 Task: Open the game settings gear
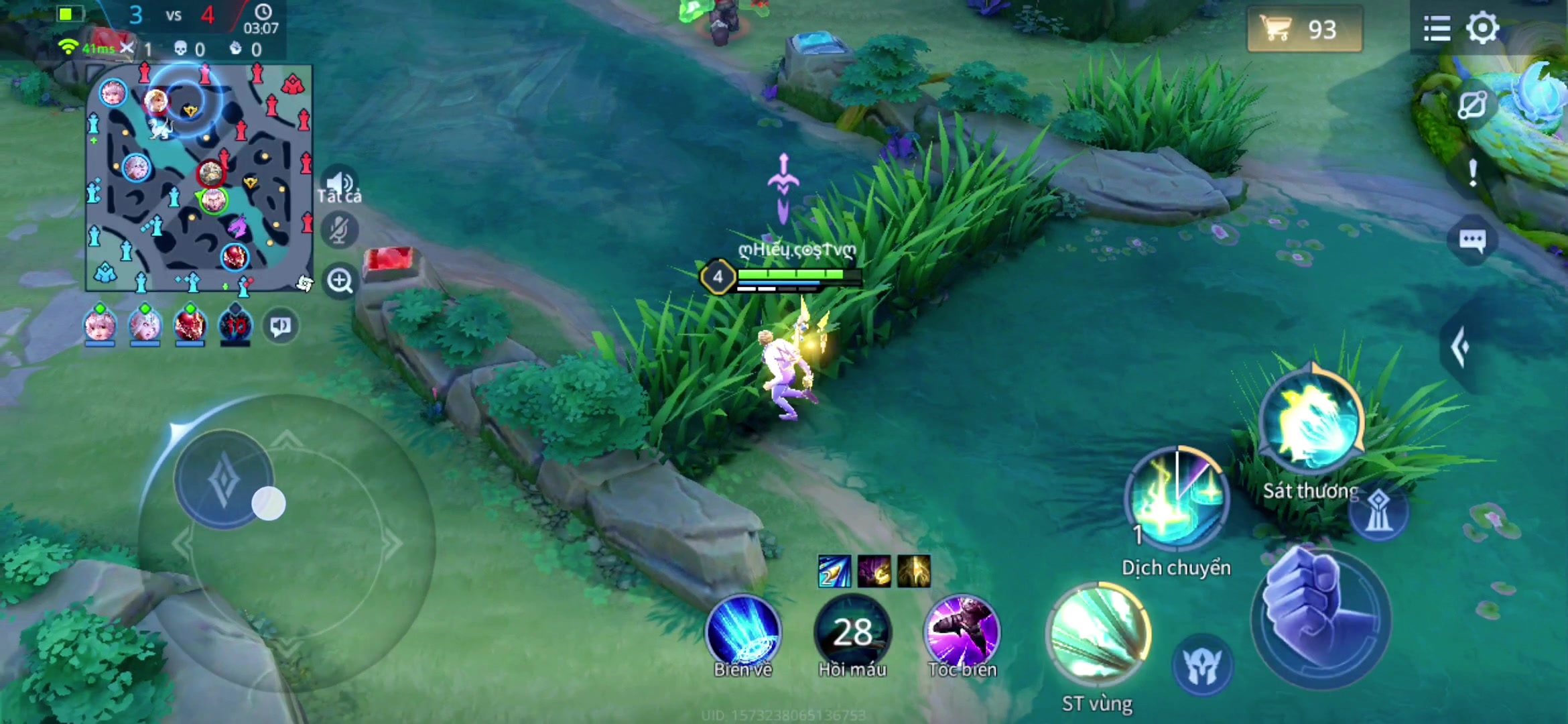[x=1483, y=28]
